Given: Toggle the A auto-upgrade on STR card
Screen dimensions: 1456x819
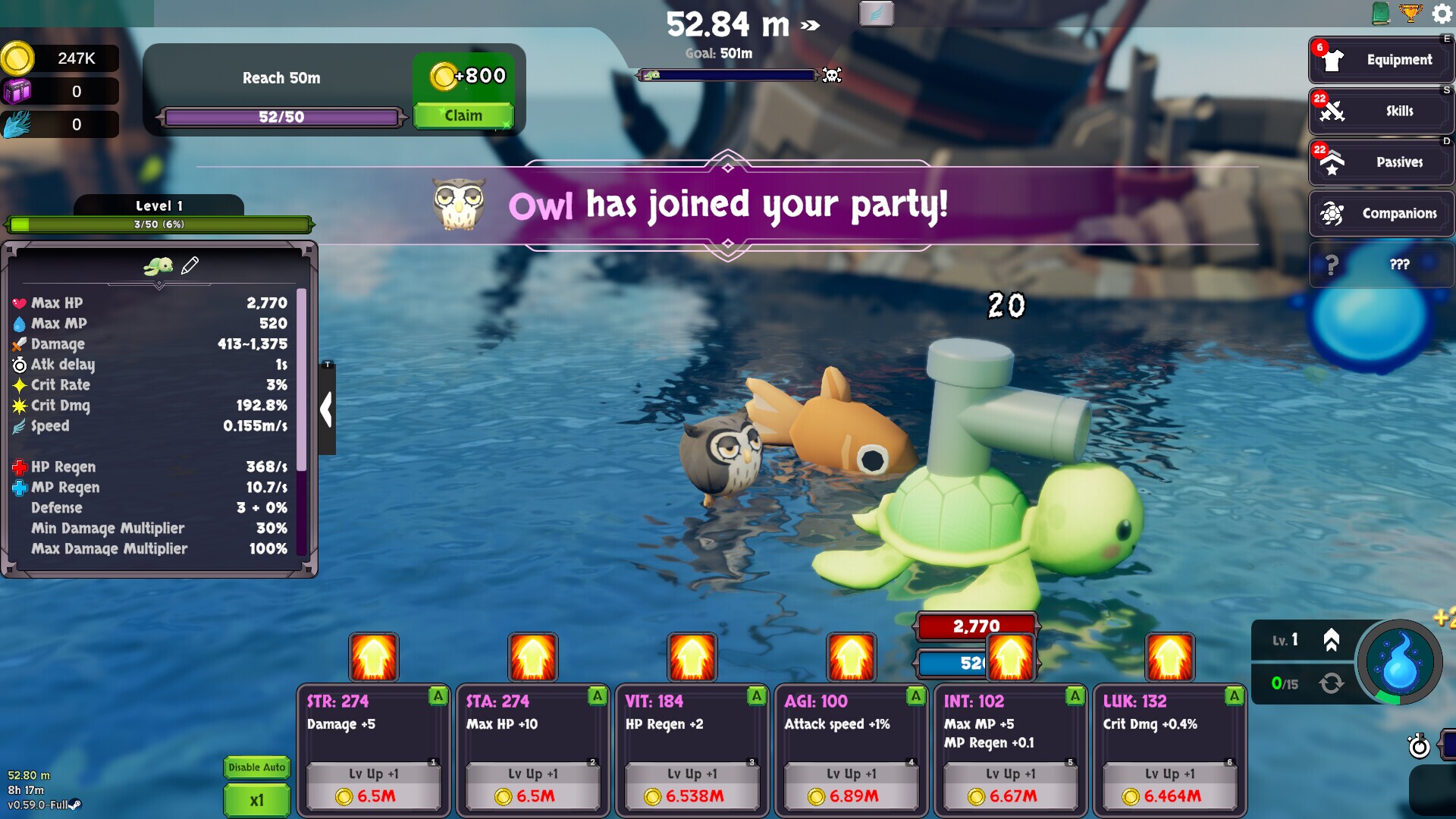Looking at the screenshot, I should pyautogui.click(x=437, y=695).
